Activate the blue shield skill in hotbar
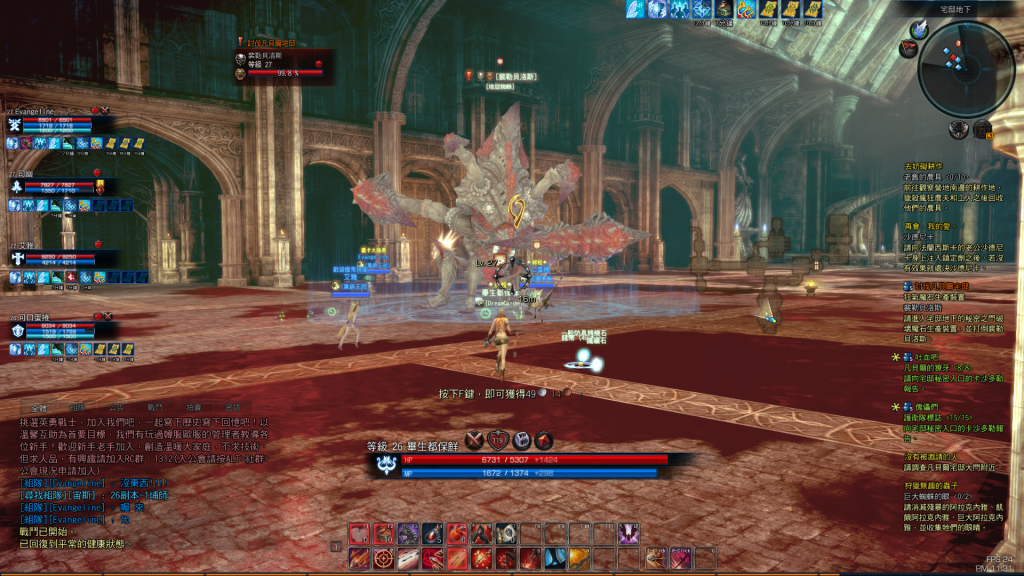1024x576 pixels. (555, 559)
